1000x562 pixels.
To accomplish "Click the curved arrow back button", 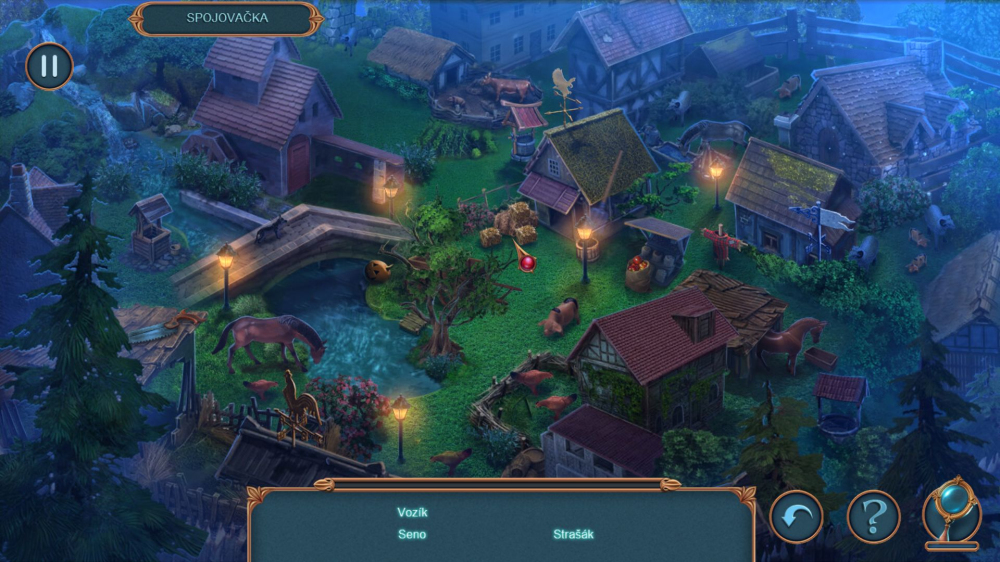I will (796, 517).
